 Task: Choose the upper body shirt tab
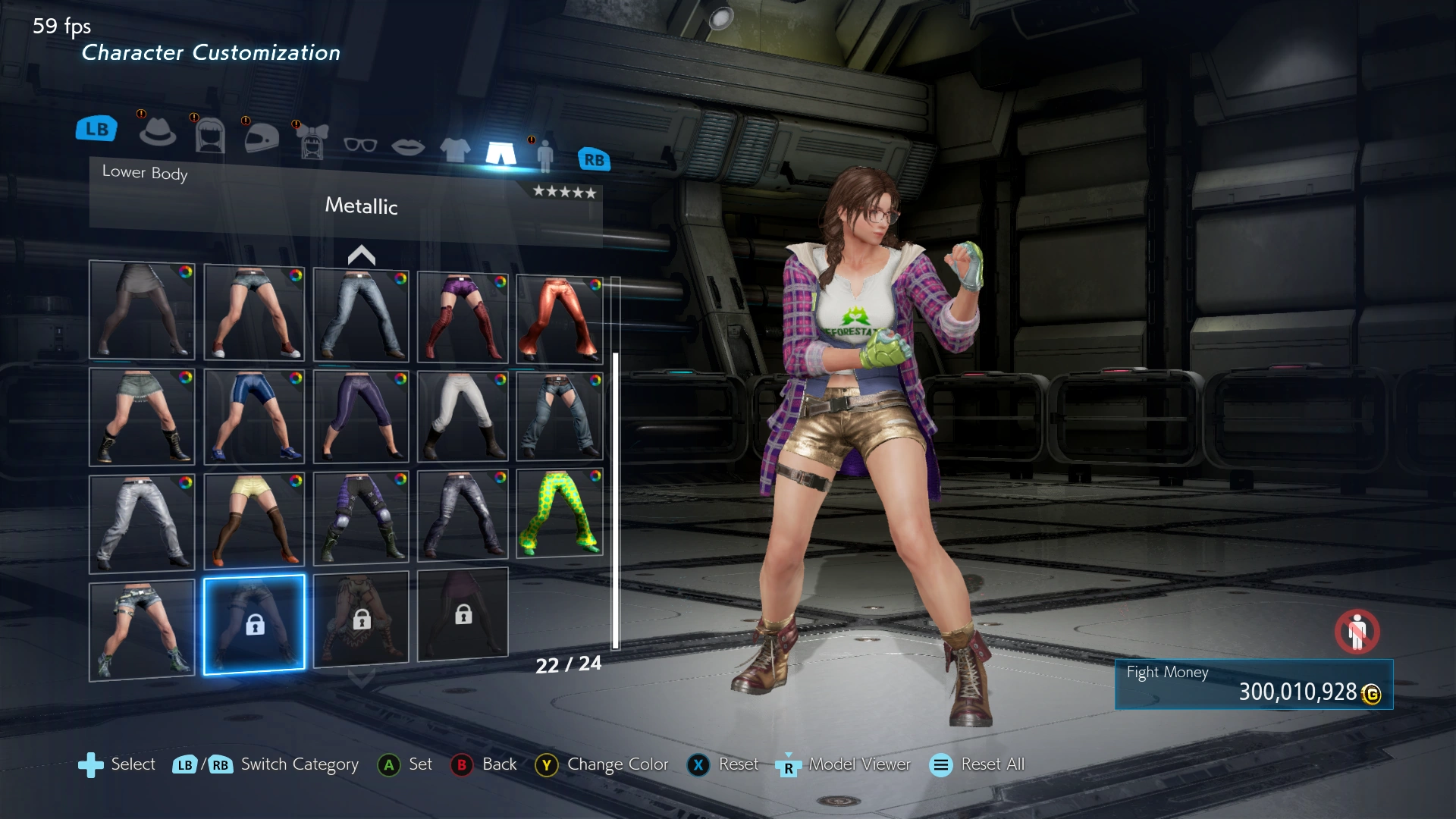coord(455,149)
